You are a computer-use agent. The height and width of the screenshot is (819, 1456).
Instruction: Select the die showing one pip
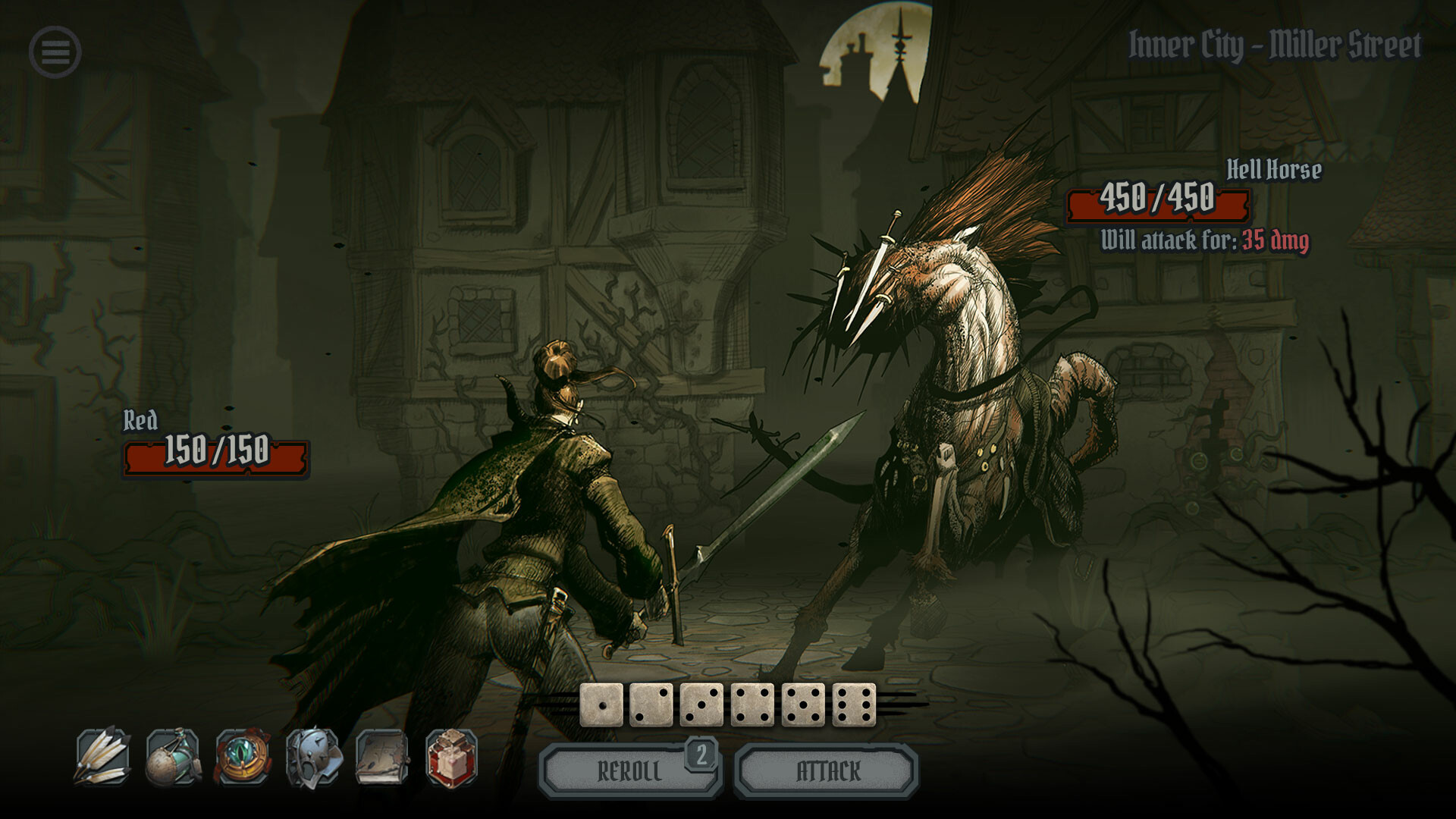tap(601, 705)
